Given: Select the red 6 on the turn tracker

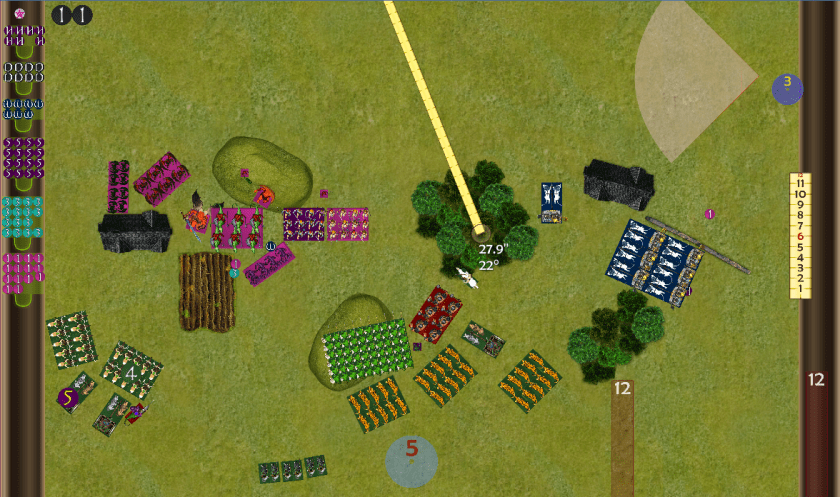Looking at the screenshot, I should [799, 236].
